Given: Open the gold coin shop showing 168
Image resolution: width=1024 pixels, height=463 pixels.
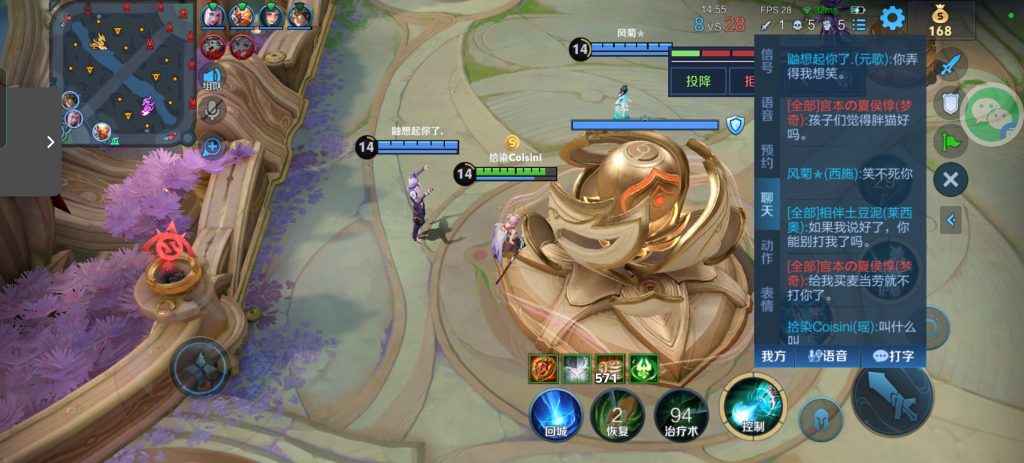Looking at the screenshot, I should 939,20.
